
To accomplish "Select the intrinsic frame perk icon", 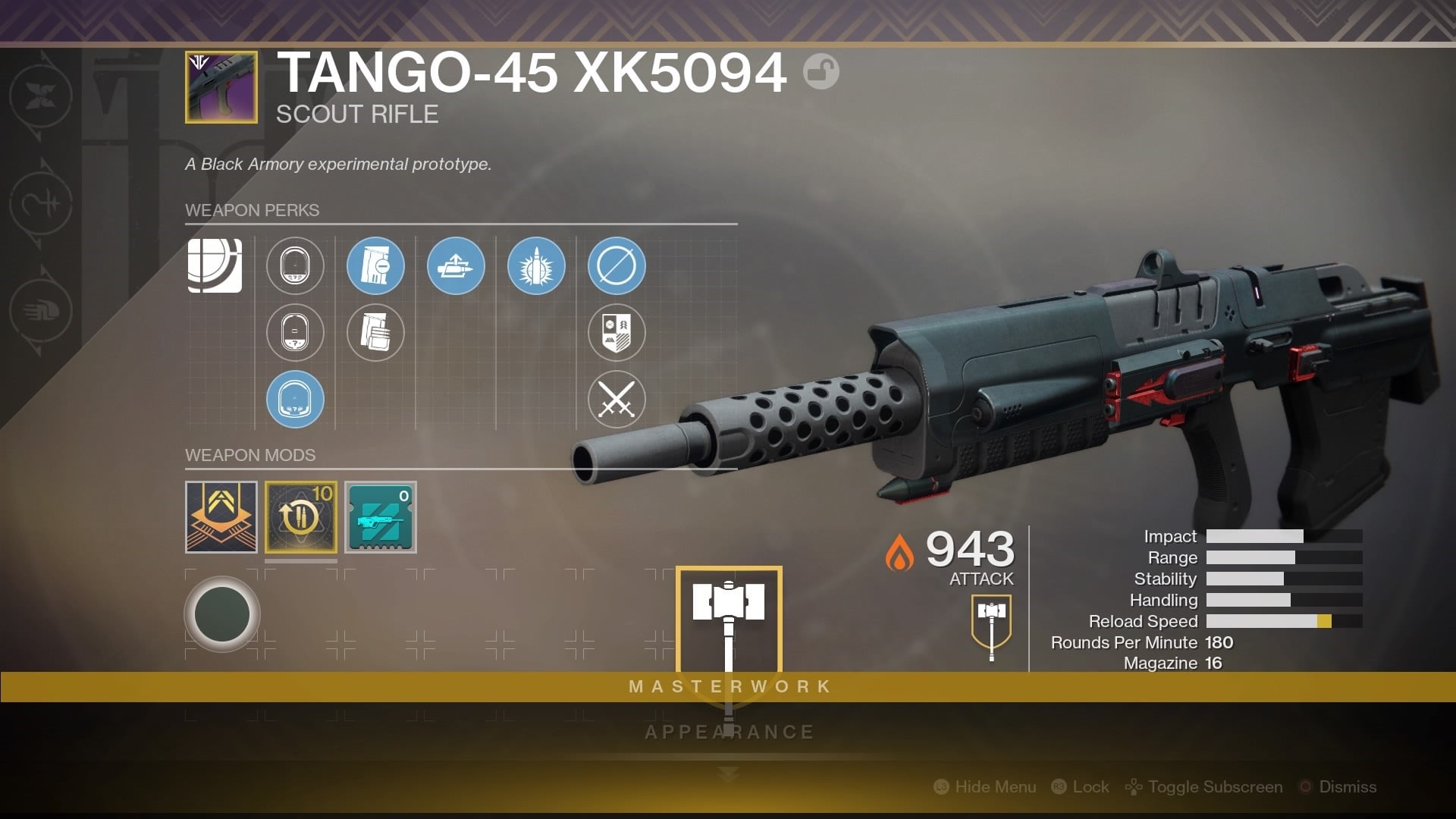I will click(x=215, y=265).
